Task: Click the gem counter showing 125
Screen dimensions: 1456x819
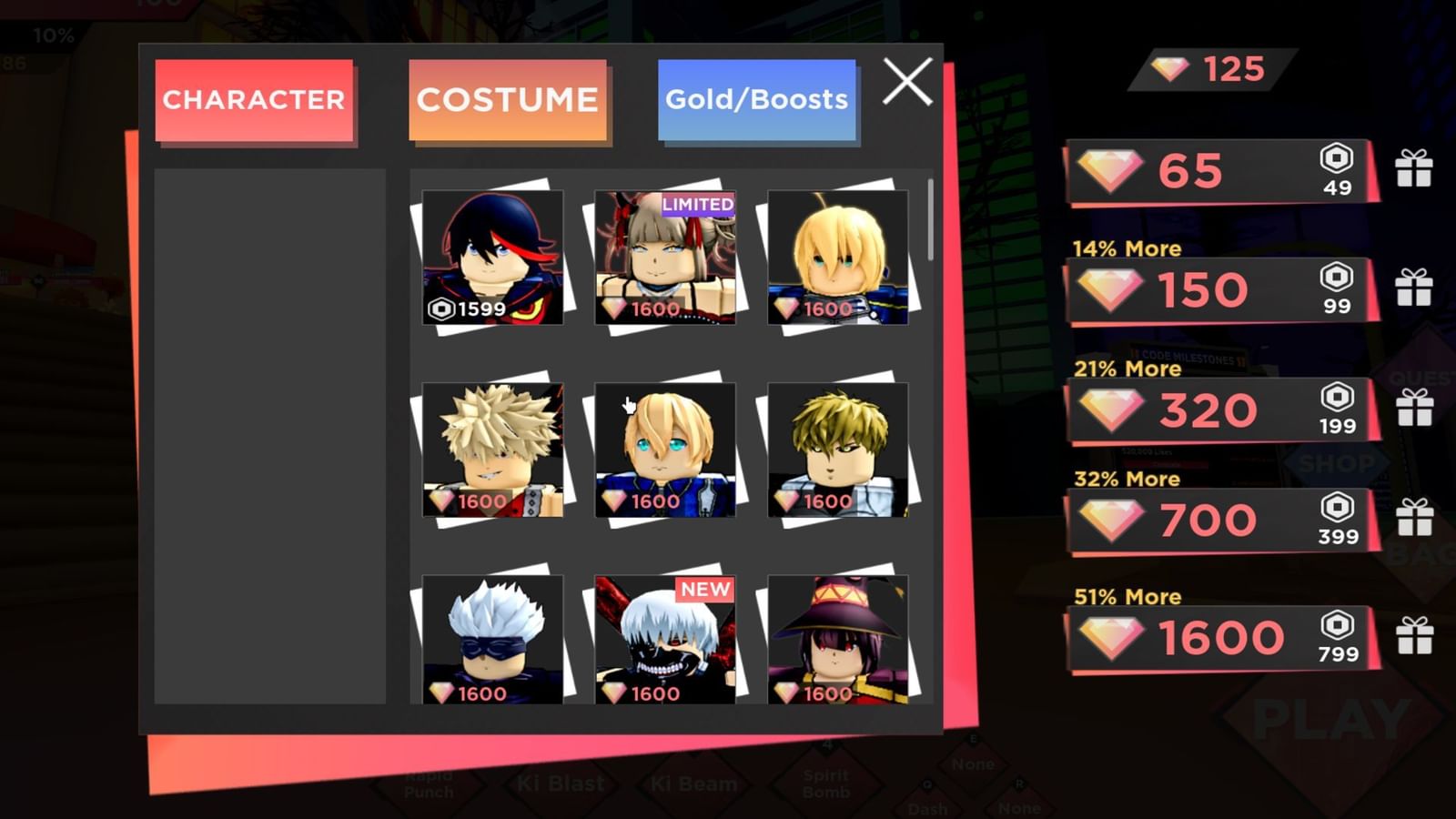Action: pos(1202,69)
